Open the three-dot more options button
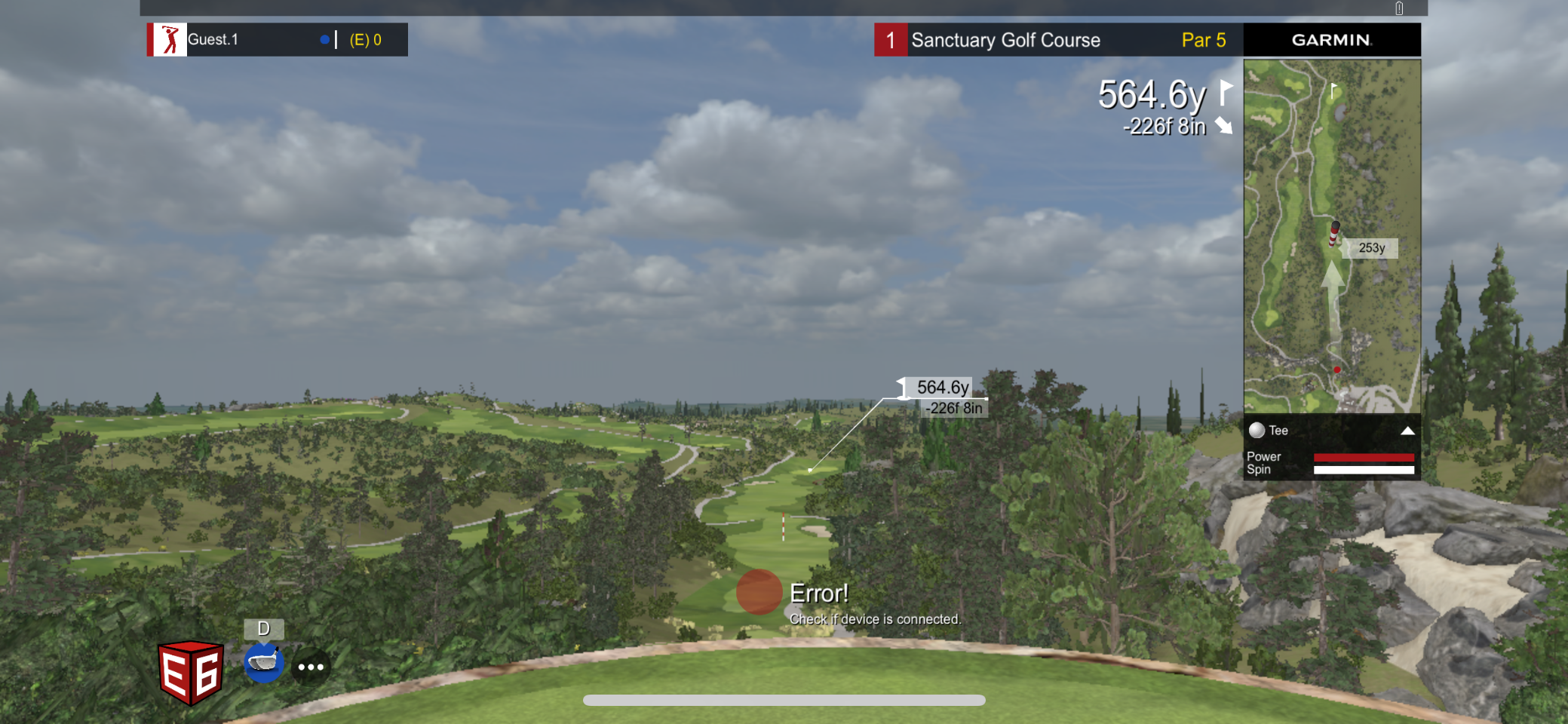Screen dimensions: 1568x724 (311, 667)
